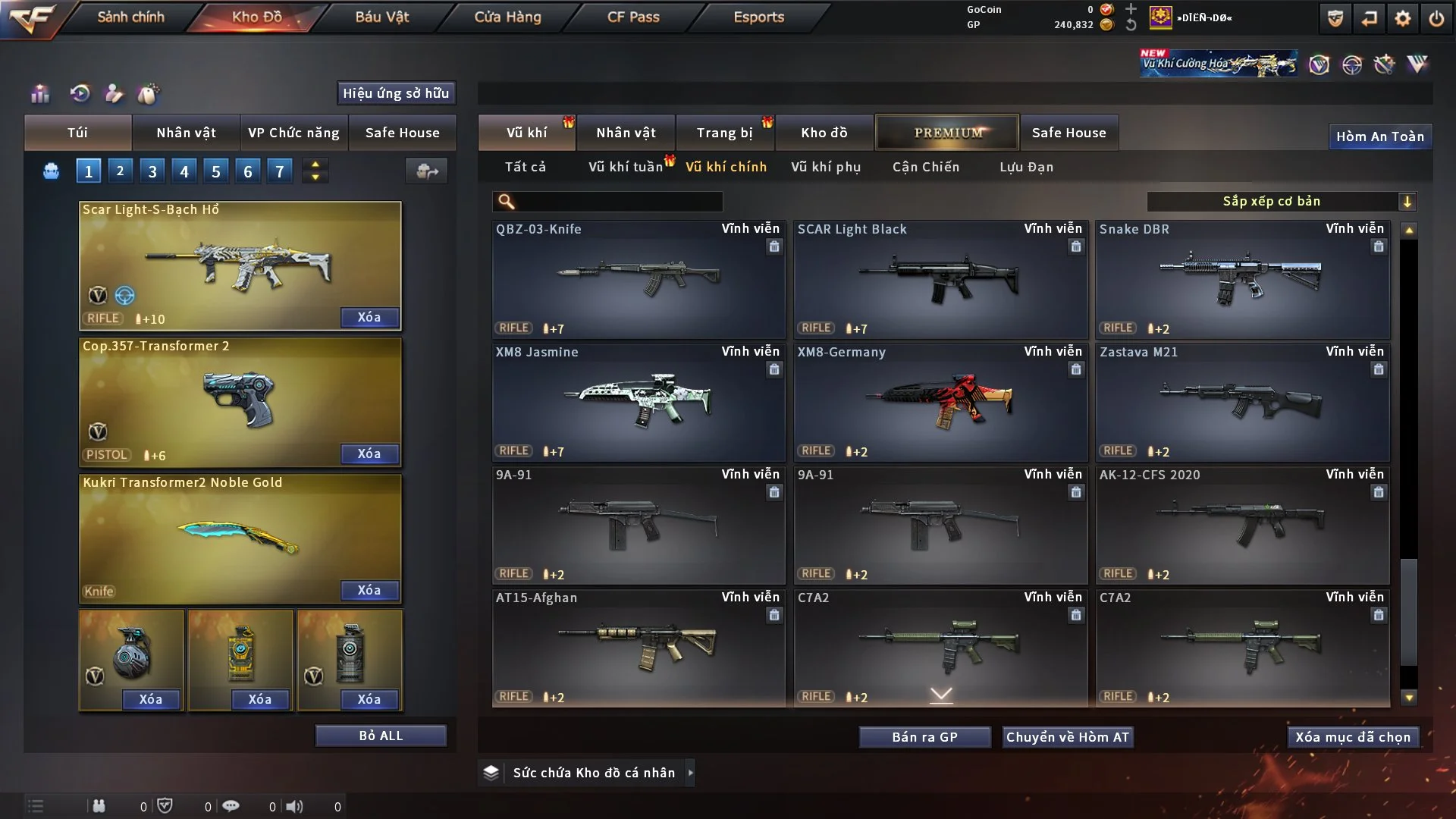Viewport: 1456px width, 819px height.
Task: Choose the Snake DBR rifle
Action: point(1242,279)
